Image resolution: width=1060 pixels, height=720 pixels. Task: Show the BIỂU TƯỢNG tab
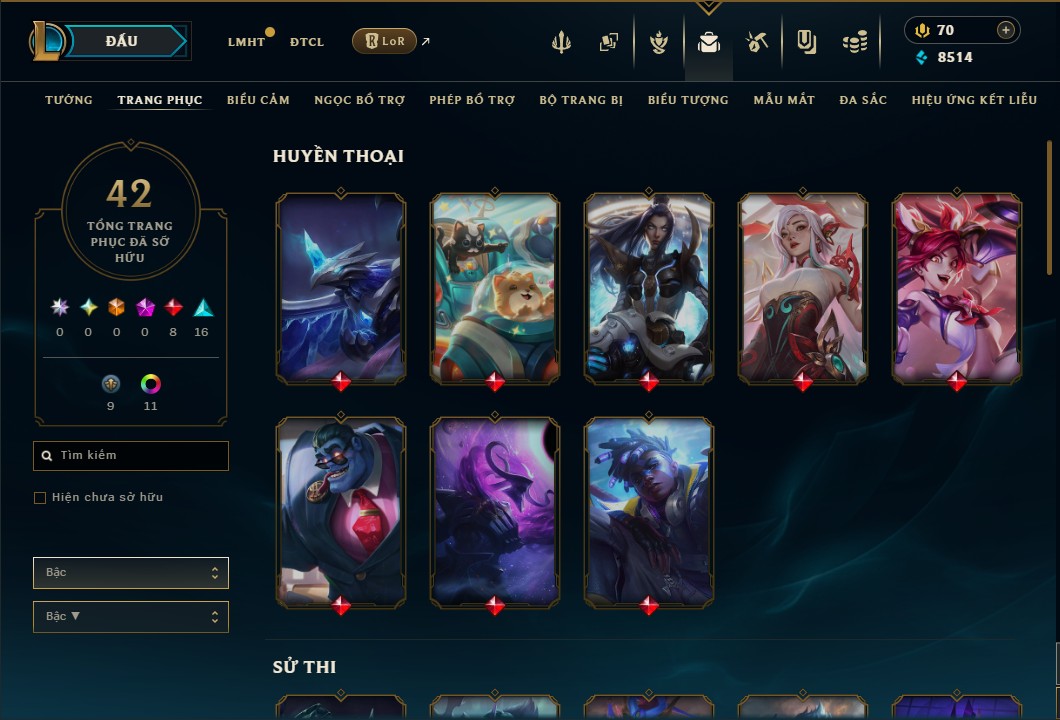click(688, 100)
